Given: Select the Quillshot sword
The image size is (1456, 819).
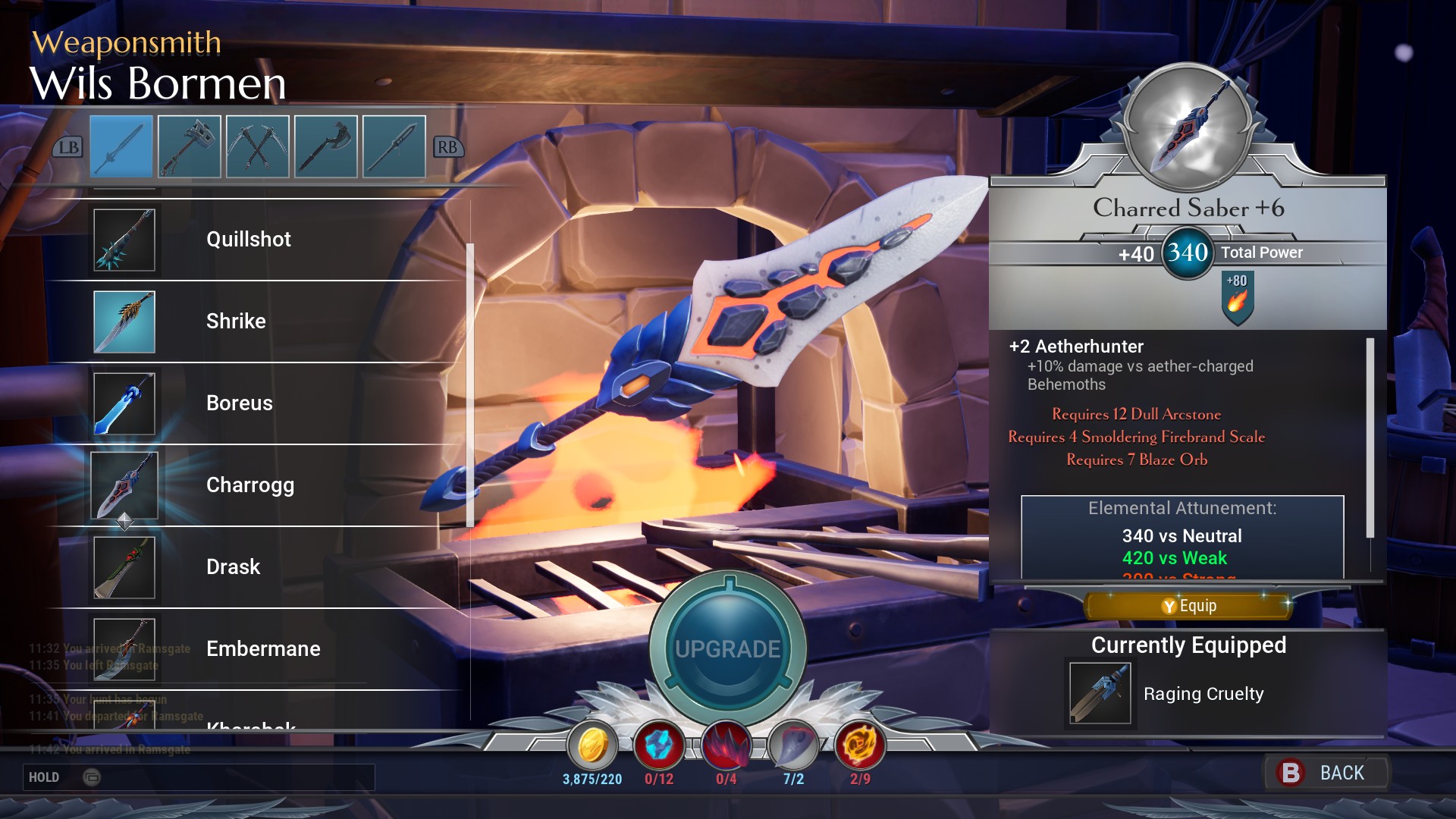Looking at the screenshot, I should (x=249, y=240).
